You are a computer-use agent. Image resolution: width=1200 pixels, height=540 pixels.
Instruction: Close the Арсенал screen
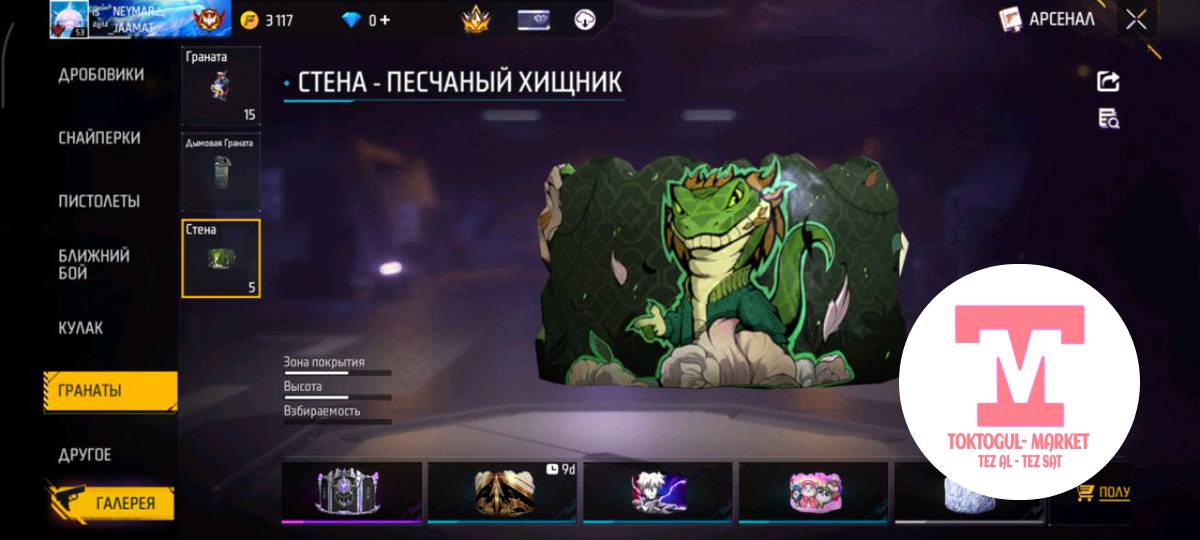[1136, 19]
